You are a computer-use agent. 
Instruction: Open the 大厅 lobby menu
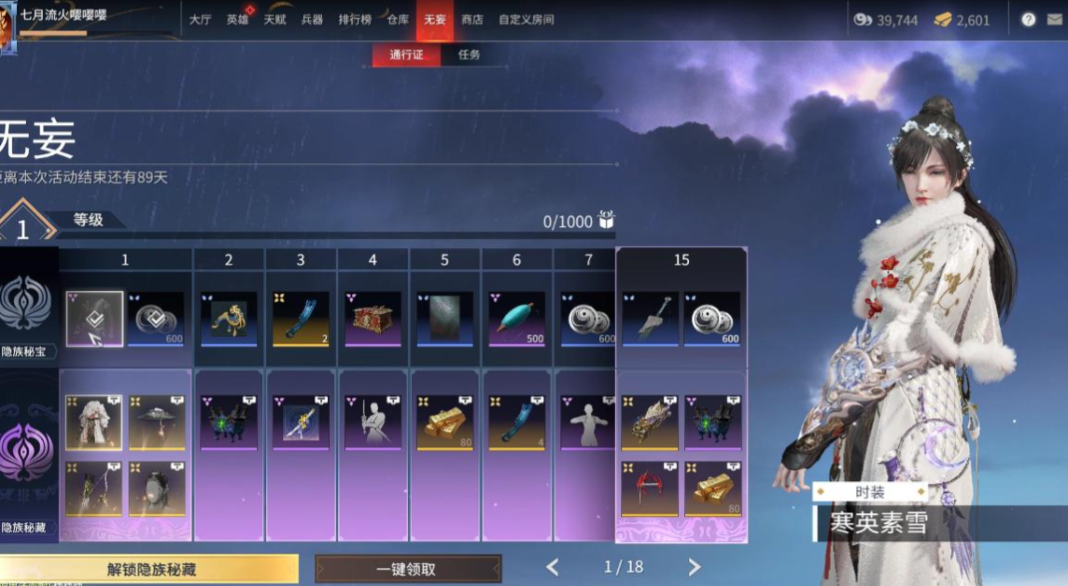point(200,19)
